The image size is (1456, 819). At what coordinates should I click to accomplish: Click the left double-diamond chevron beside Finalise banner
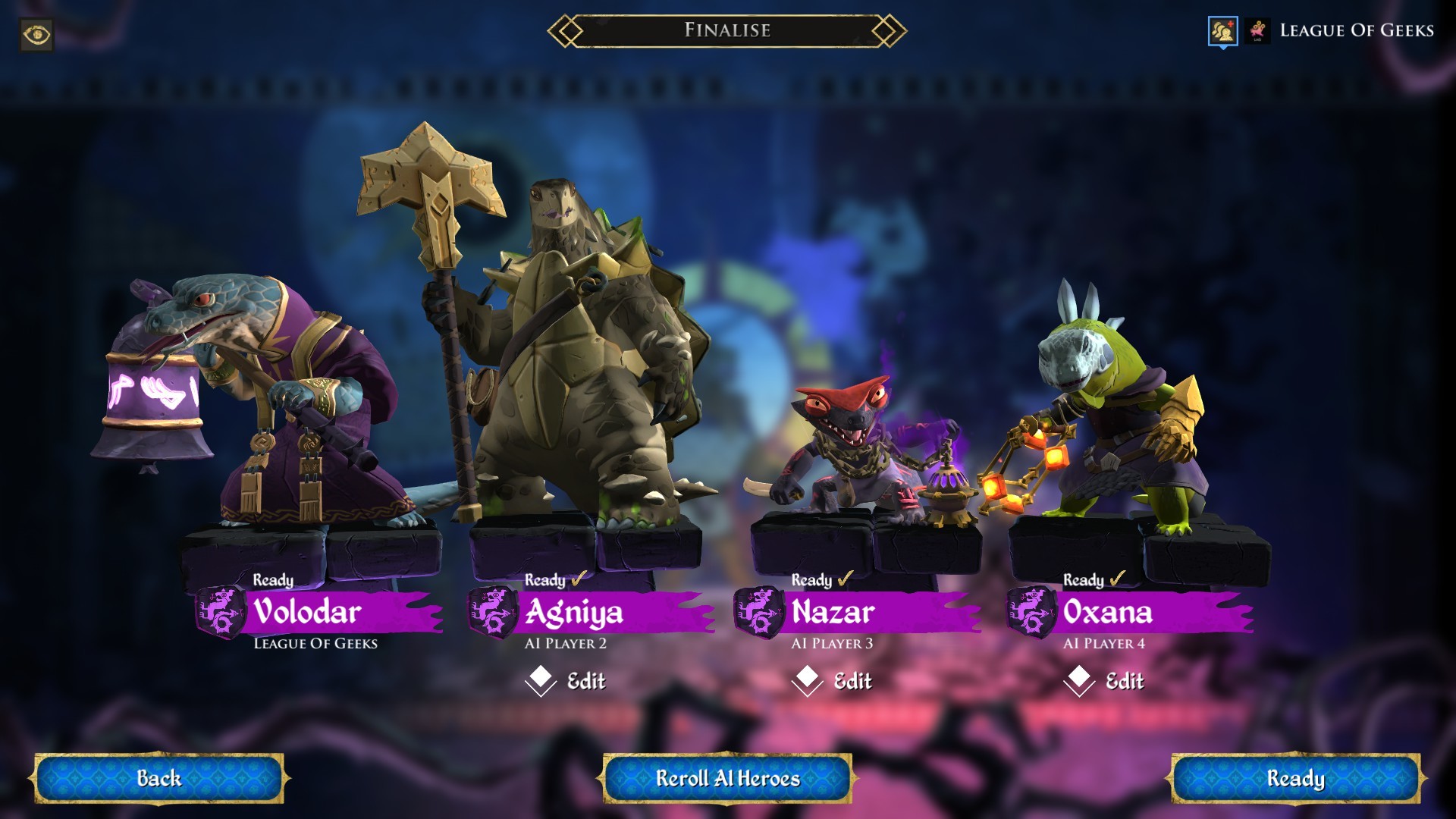point(564,31)
